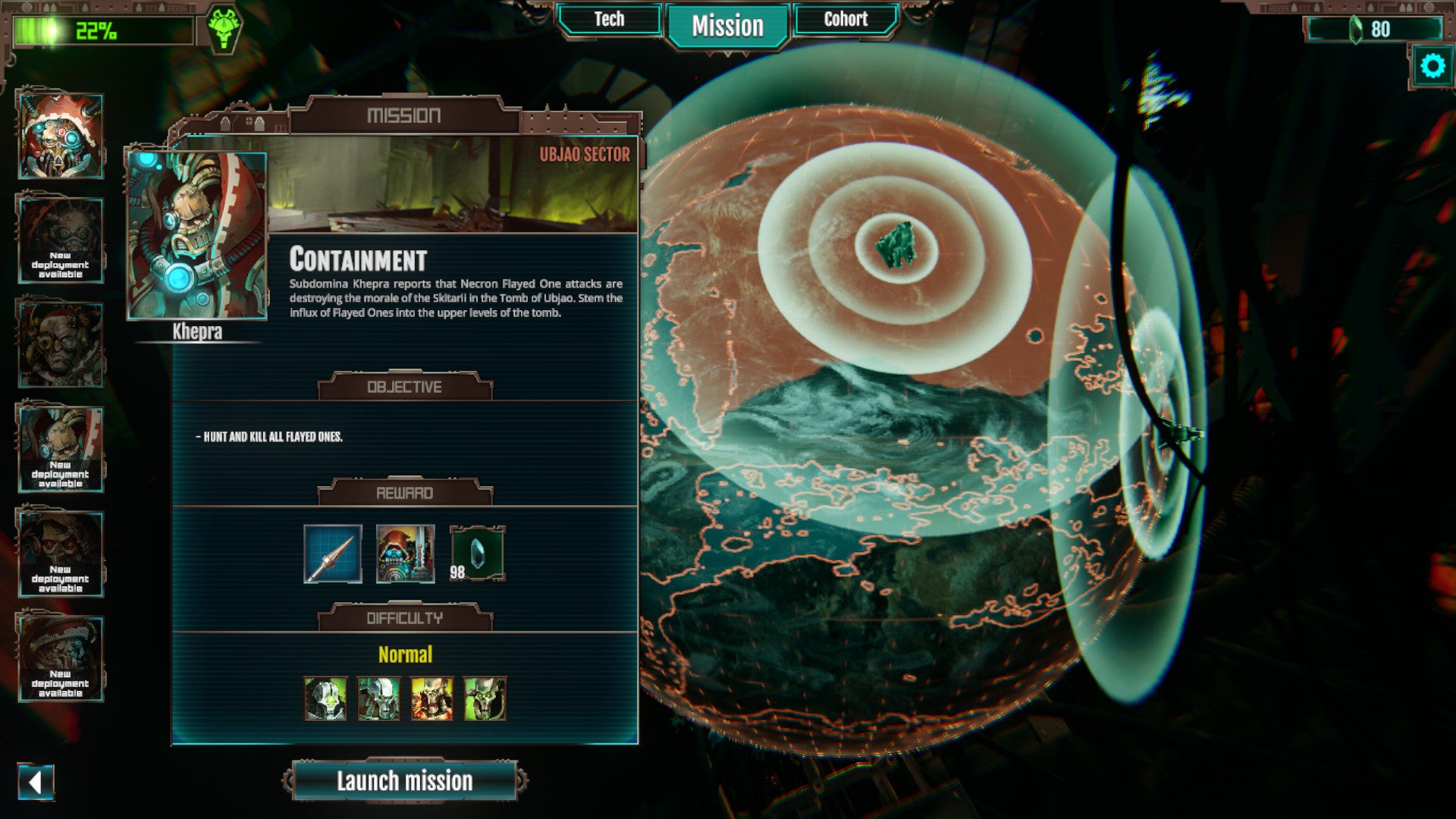
Task: Open the Cohort tab
Action: (x=846, y=20)
